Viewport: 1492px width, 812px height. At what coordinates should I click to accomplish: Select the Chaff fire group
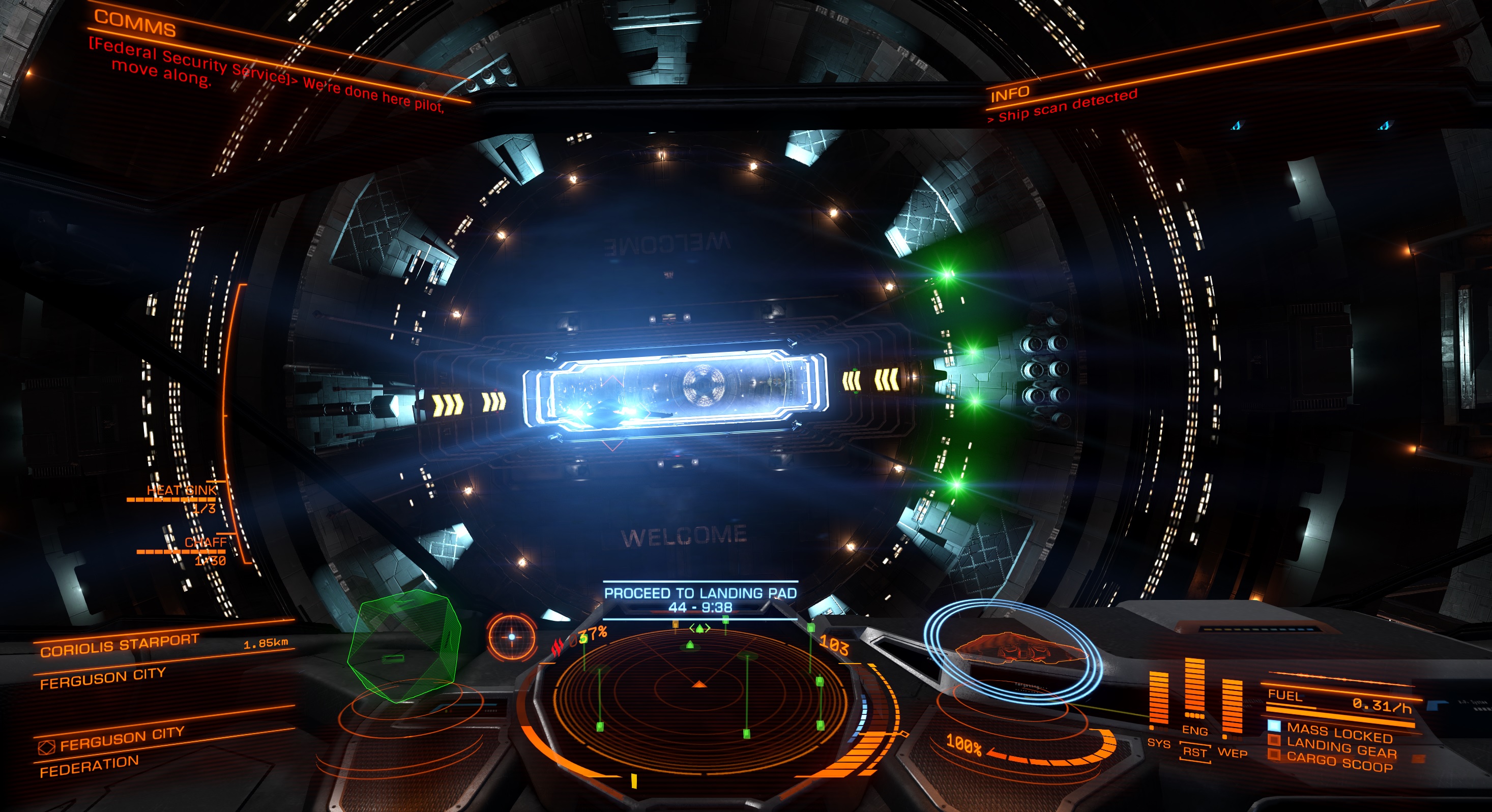205,543
